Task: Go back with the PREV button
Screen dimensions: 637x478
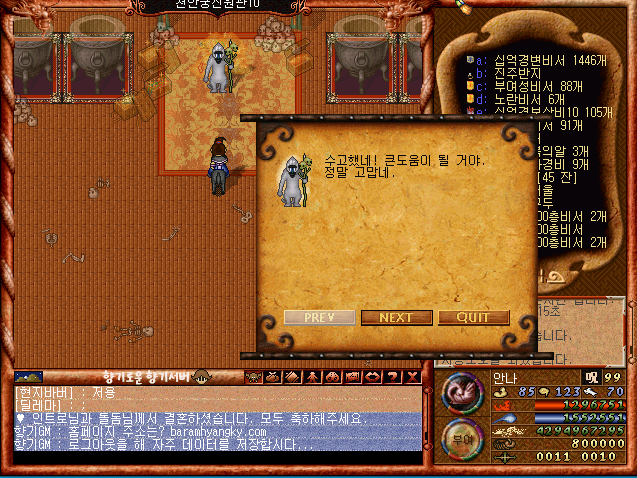Action: tap(319, 318)
